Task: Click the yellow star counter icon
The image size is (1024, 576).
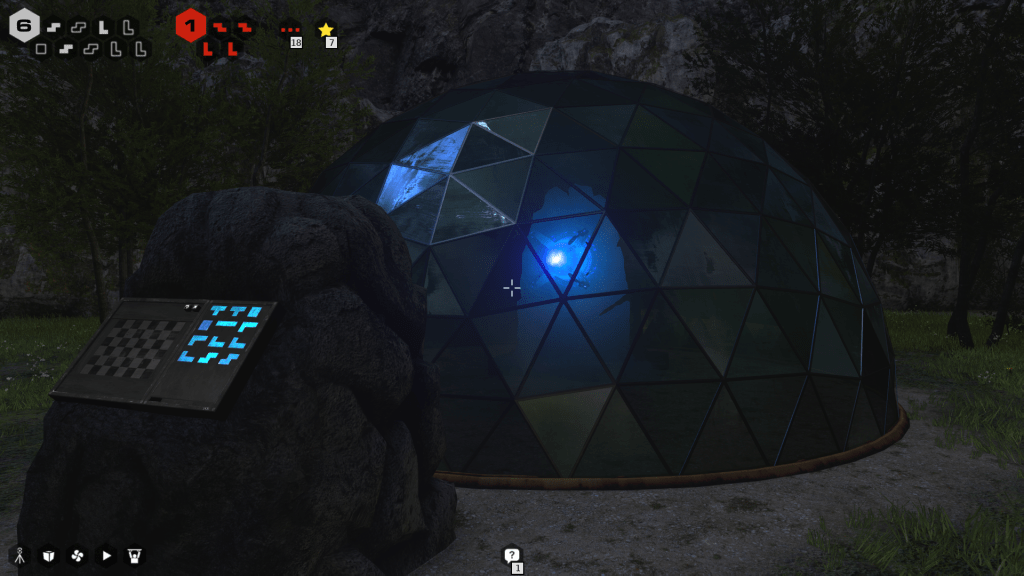Action: pyautogui.click(x=325, y=30)
